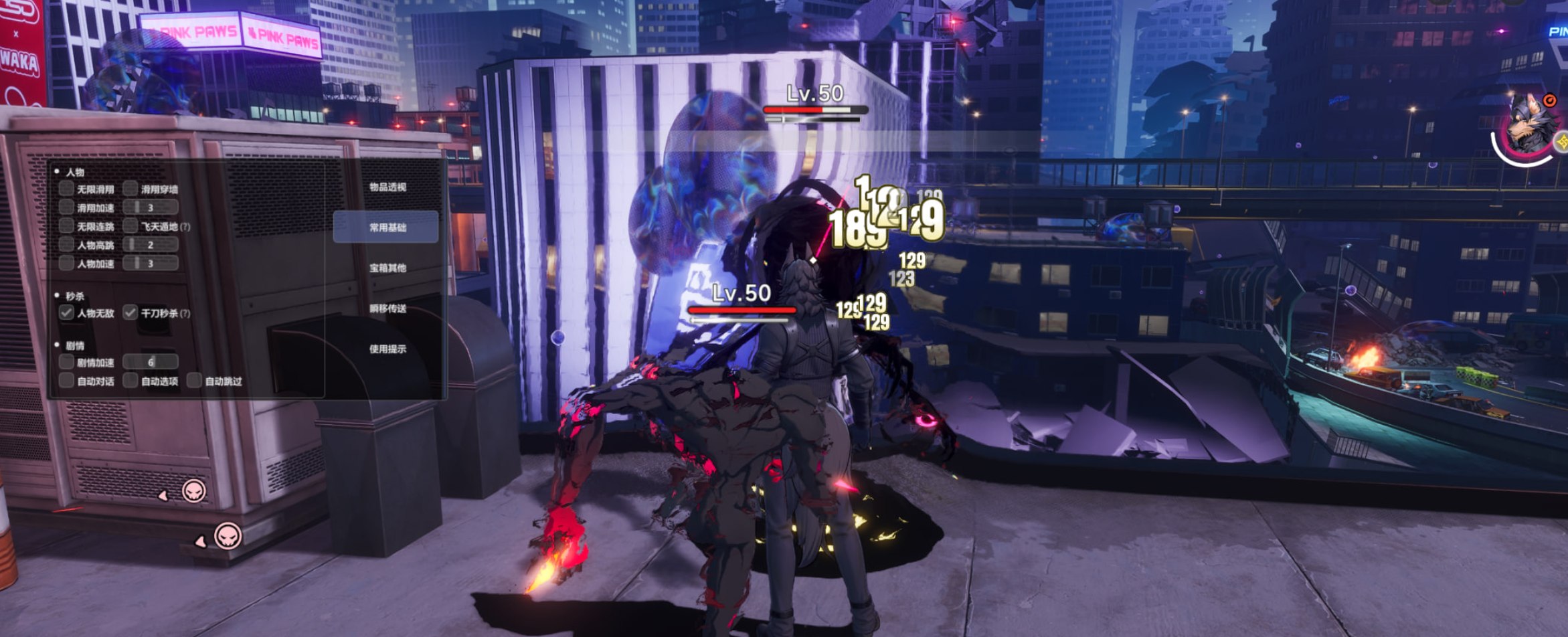Viewport: 1568px width, 637px height.
Task: Enable the 人物加速 checkbox
Action: tap(66, 264)
